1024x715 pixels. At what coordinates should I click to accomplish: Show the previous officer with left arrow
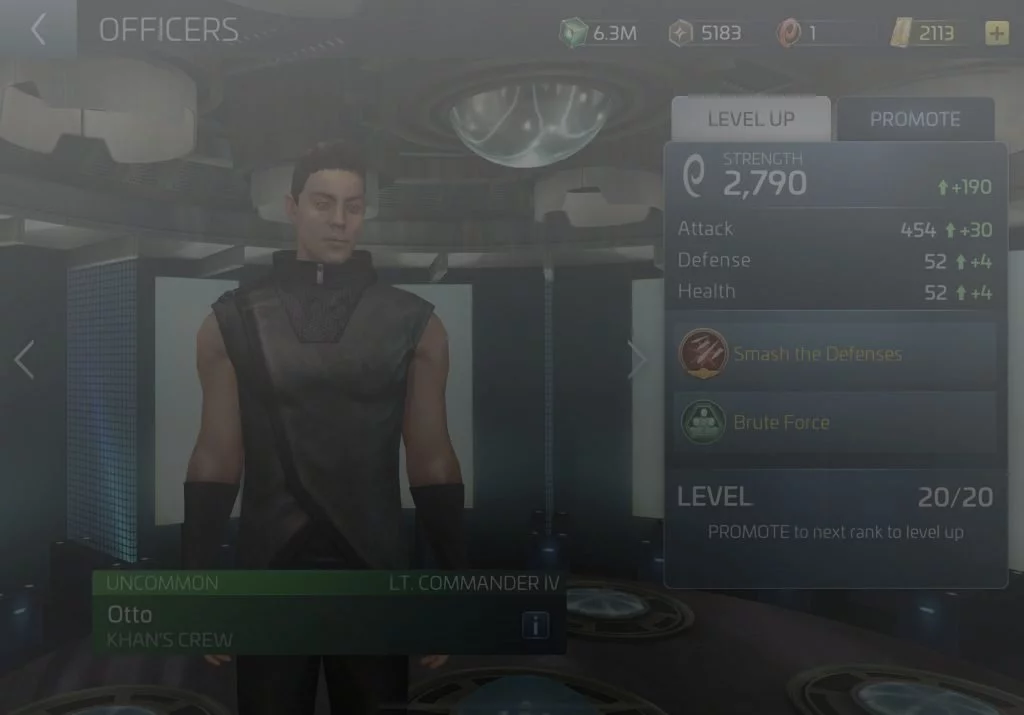coord(25,360)
